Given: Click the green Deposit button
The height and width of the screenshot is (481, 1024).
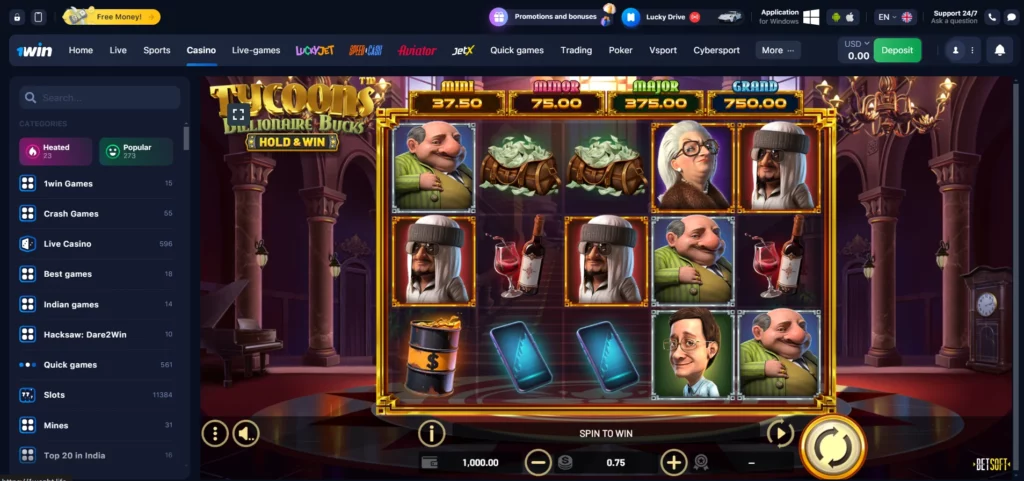Looking at the screenshot, I should [x=897, y=50].
